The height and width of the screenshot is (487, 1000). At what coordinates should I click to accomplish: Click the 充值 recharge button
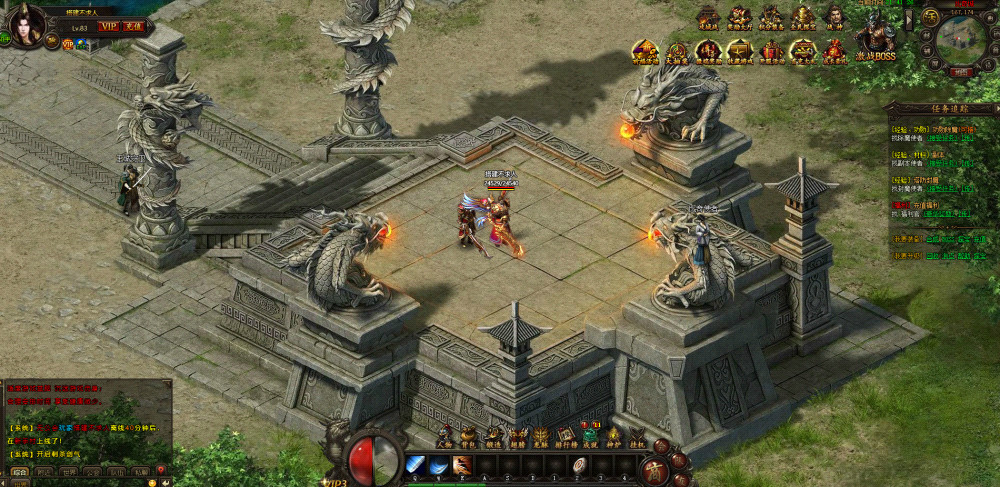pyautogui.click(x=134, y=26)
